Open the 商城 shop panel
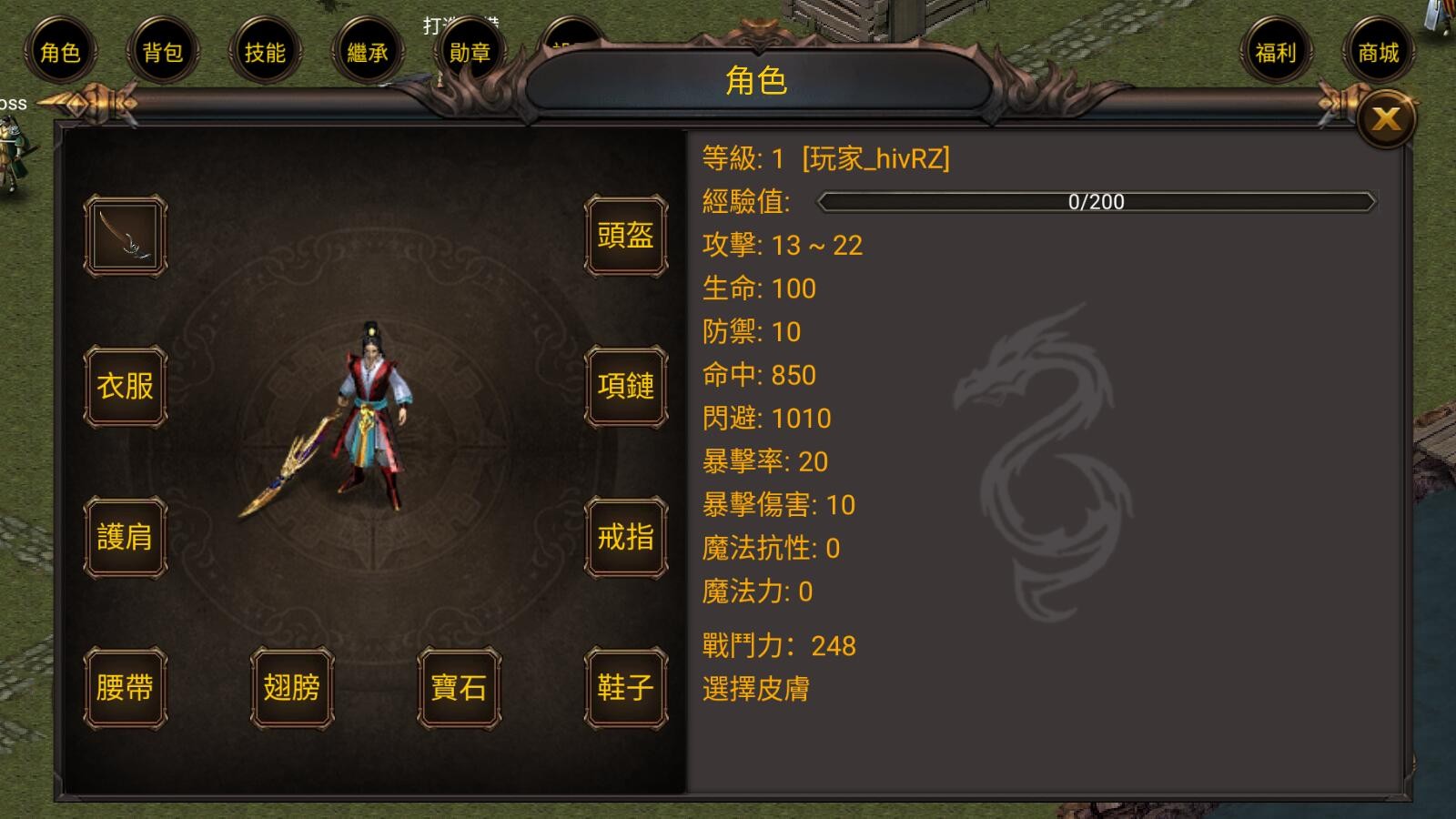 coord(1377,53)
